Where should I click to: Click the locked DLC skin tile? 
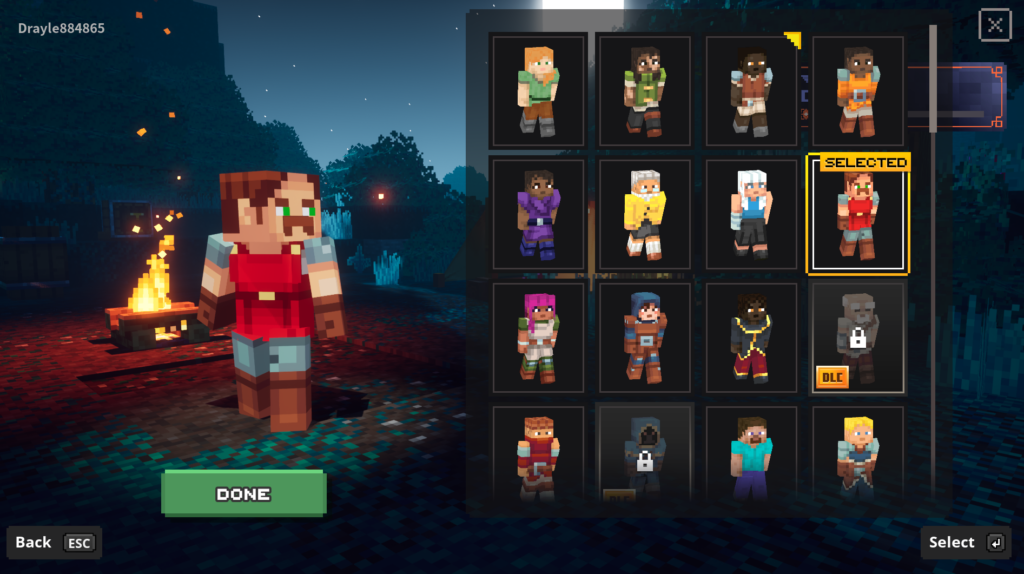tap(857, 337)
